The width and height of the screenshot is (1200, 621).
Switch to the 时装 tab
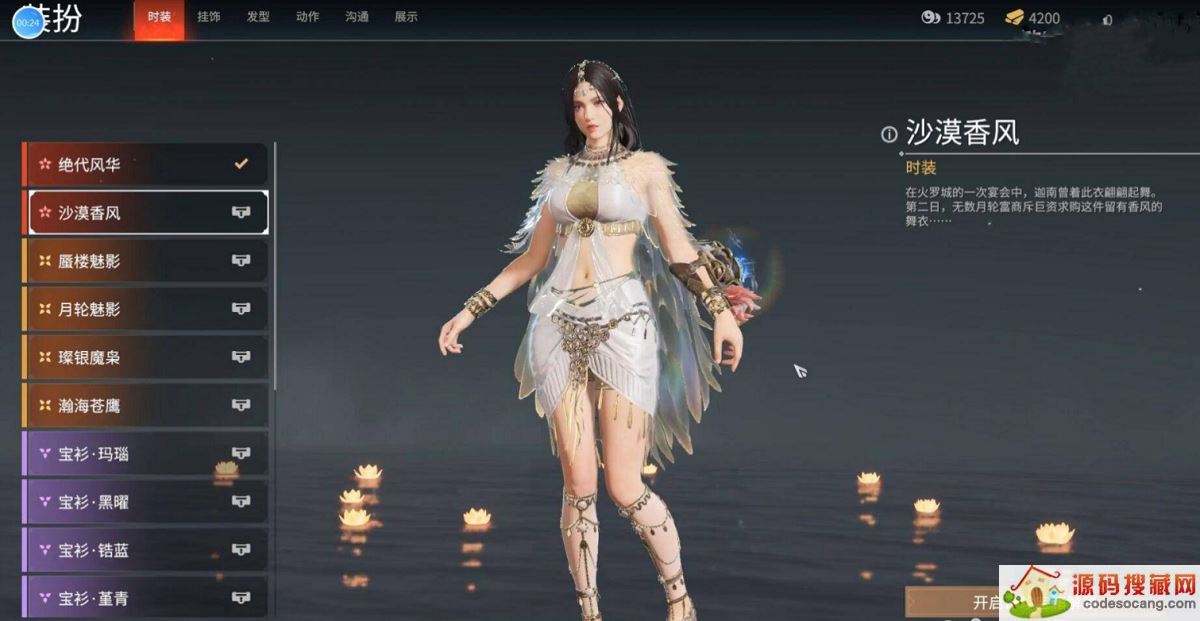point(159,17)
